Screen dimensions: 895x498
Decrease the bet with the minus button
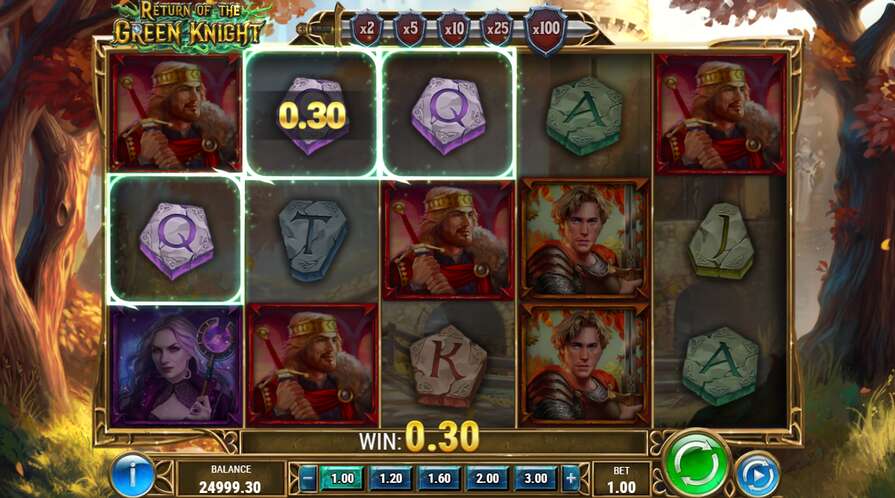[309, 478]
